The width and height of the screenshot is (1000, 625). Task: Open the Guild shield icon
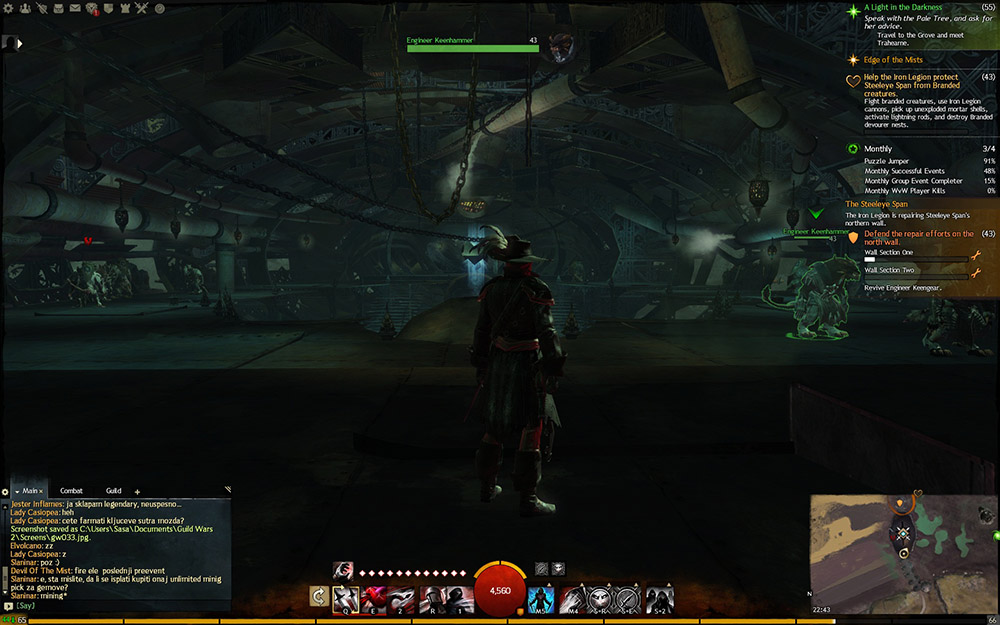pos(110,9)
